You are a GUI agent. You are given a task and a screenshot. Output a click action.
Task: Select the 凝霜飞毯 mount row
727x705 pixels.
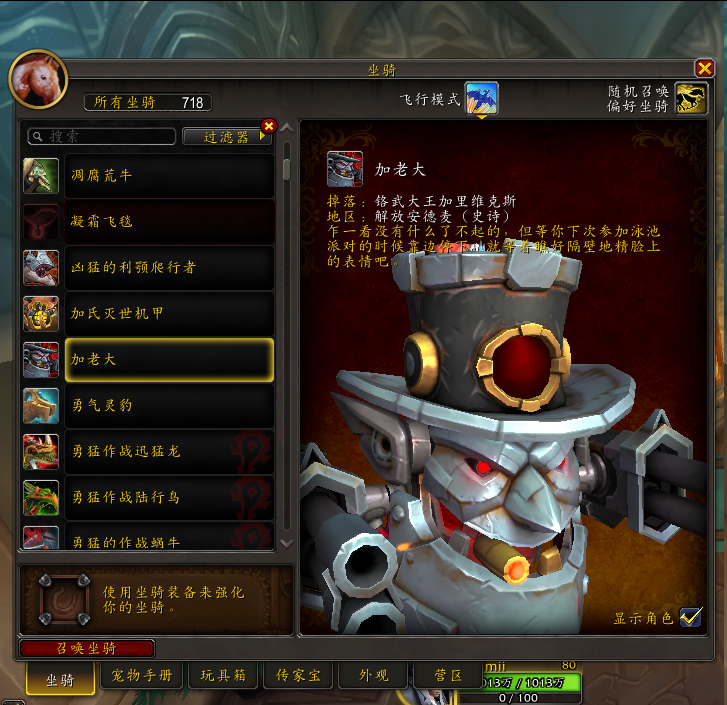[x=169, y=221]
